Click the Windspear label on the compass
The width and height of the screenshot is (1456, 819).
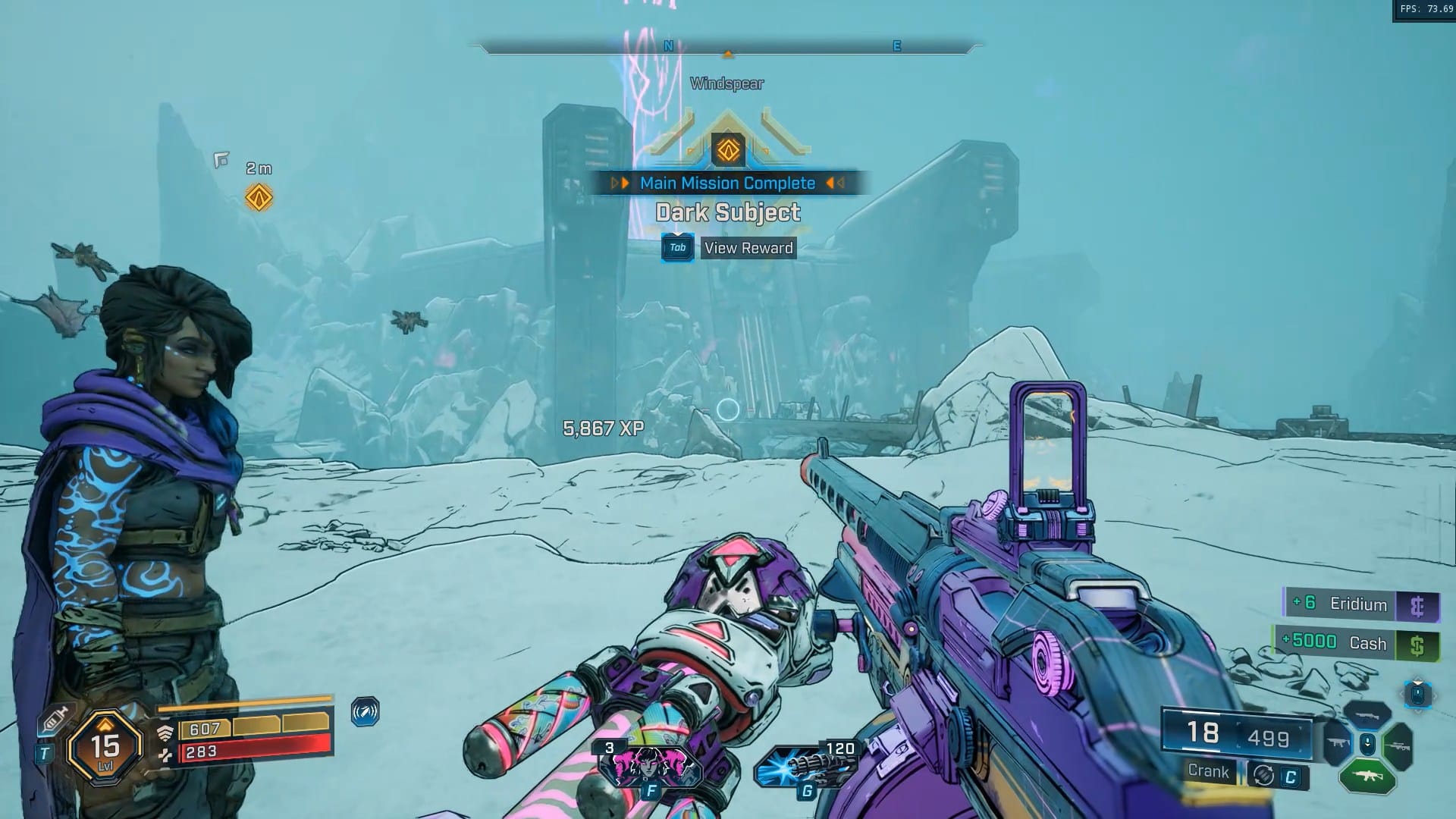coord(726,83)
